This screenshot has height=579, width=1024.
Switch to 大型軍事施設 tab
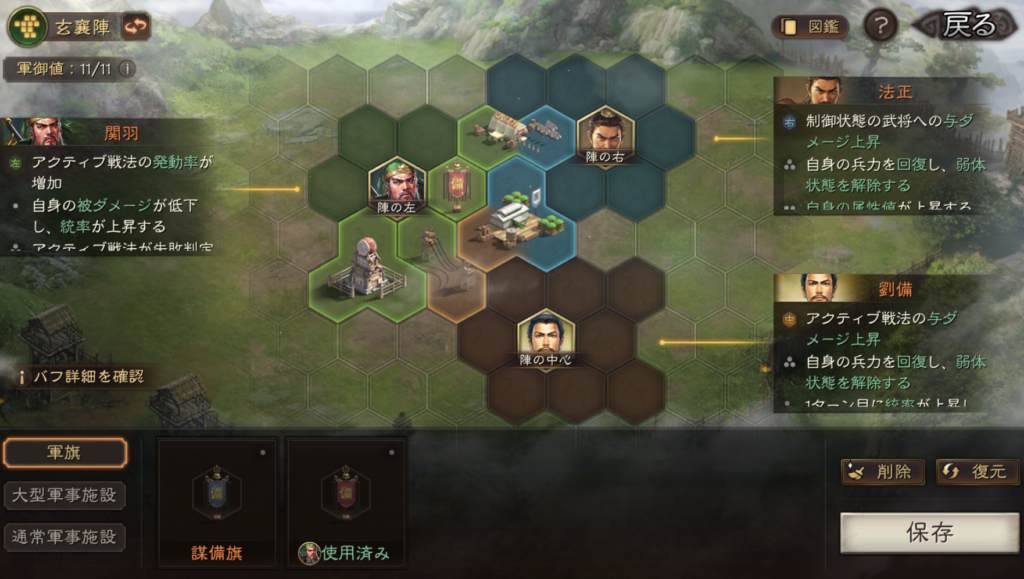point(65,495)
